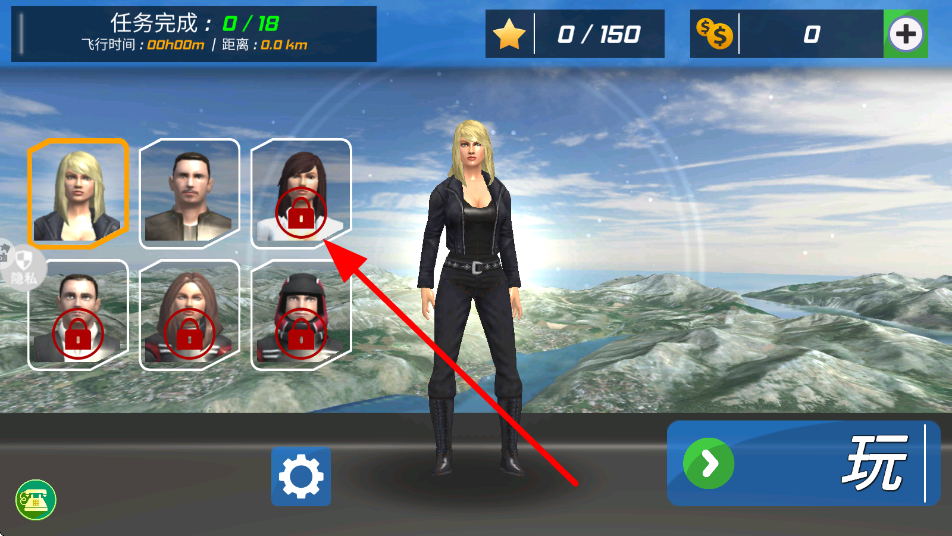Choose the unlocked dark-haired man portrait
This screenshot has width=952, height=536.
[x=189, y=193]
